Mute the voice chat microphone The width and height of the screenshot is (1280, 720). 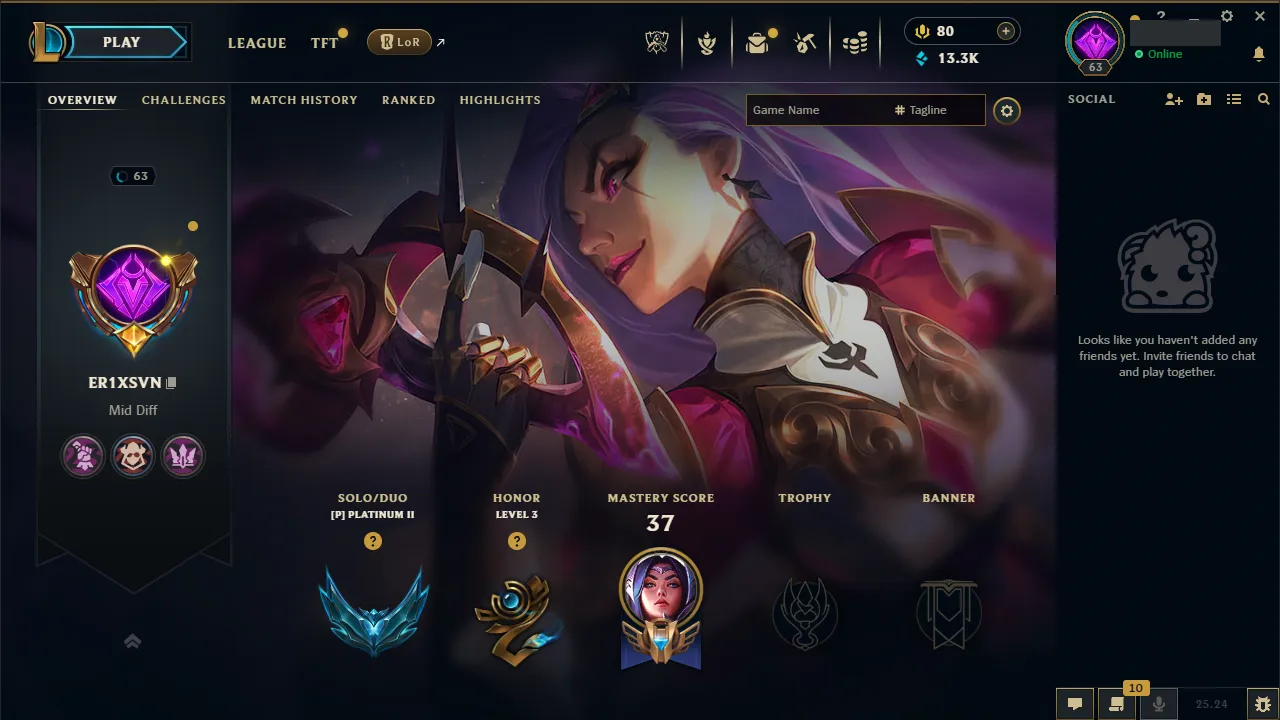tap(1159, 703)
